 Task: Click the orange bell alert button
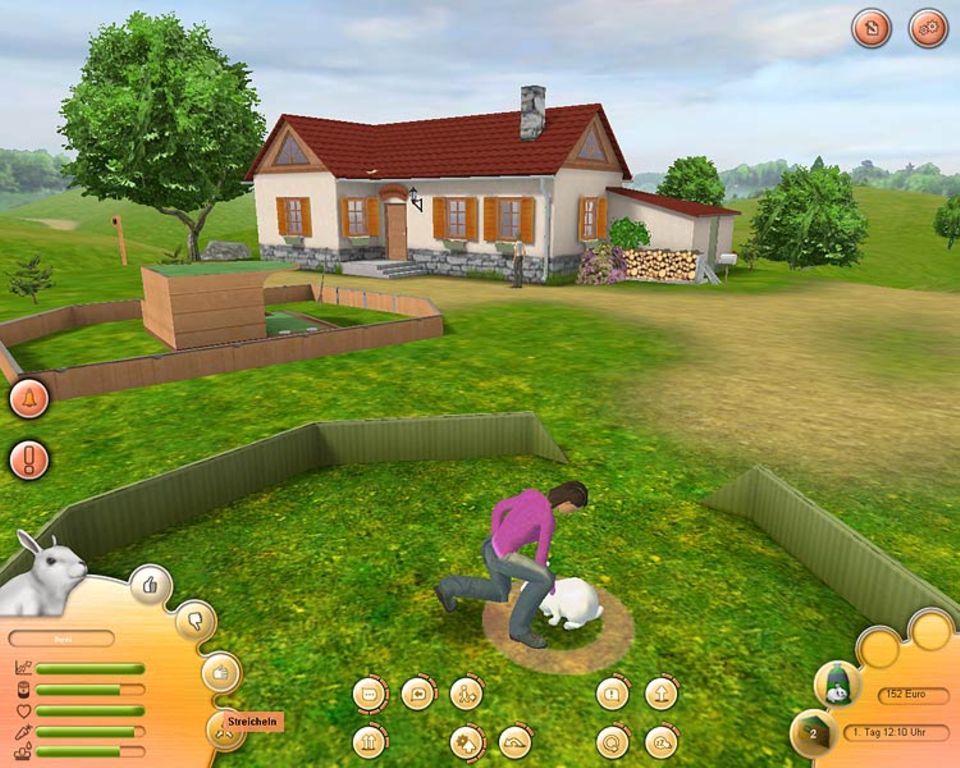[29, 399]
